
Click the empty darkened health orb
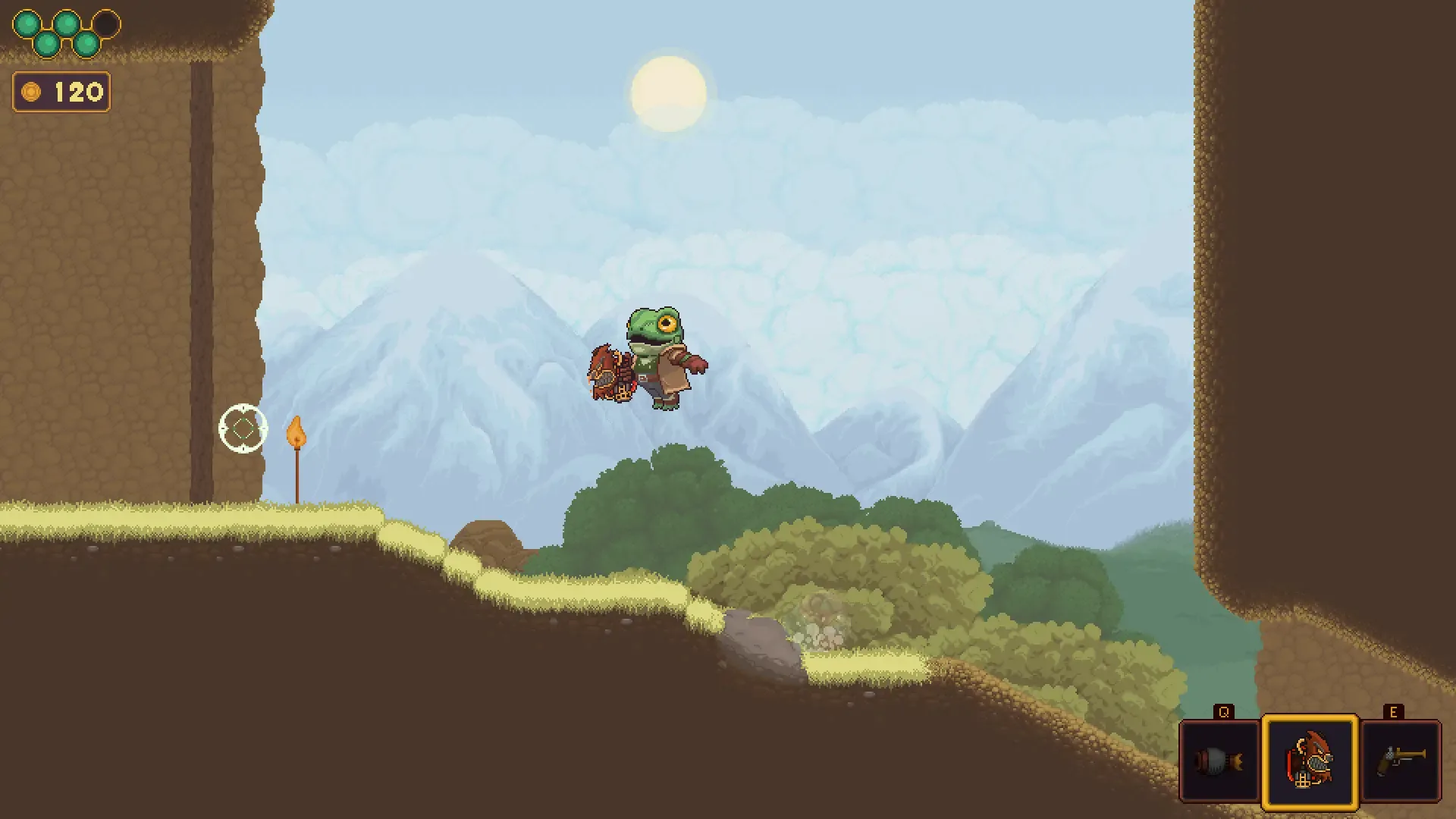[105, 22]
